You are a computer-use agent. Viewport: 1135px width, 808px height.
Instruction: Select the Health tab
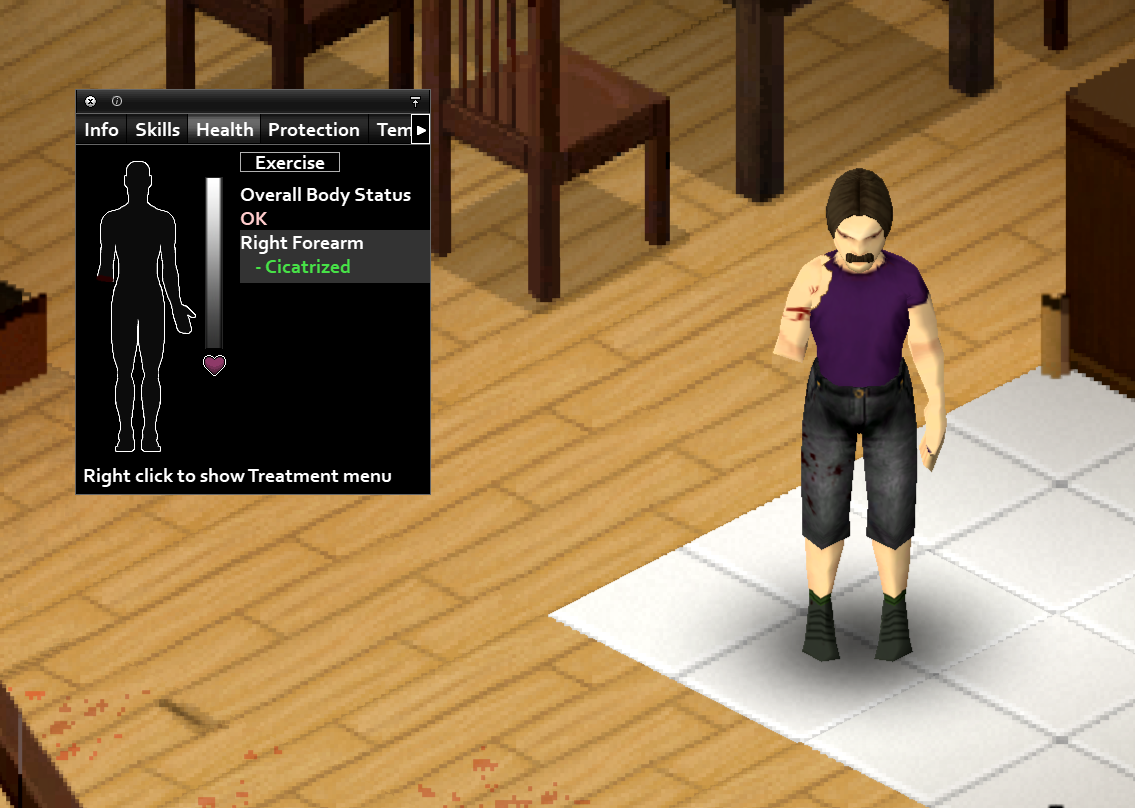click(225, 130)
